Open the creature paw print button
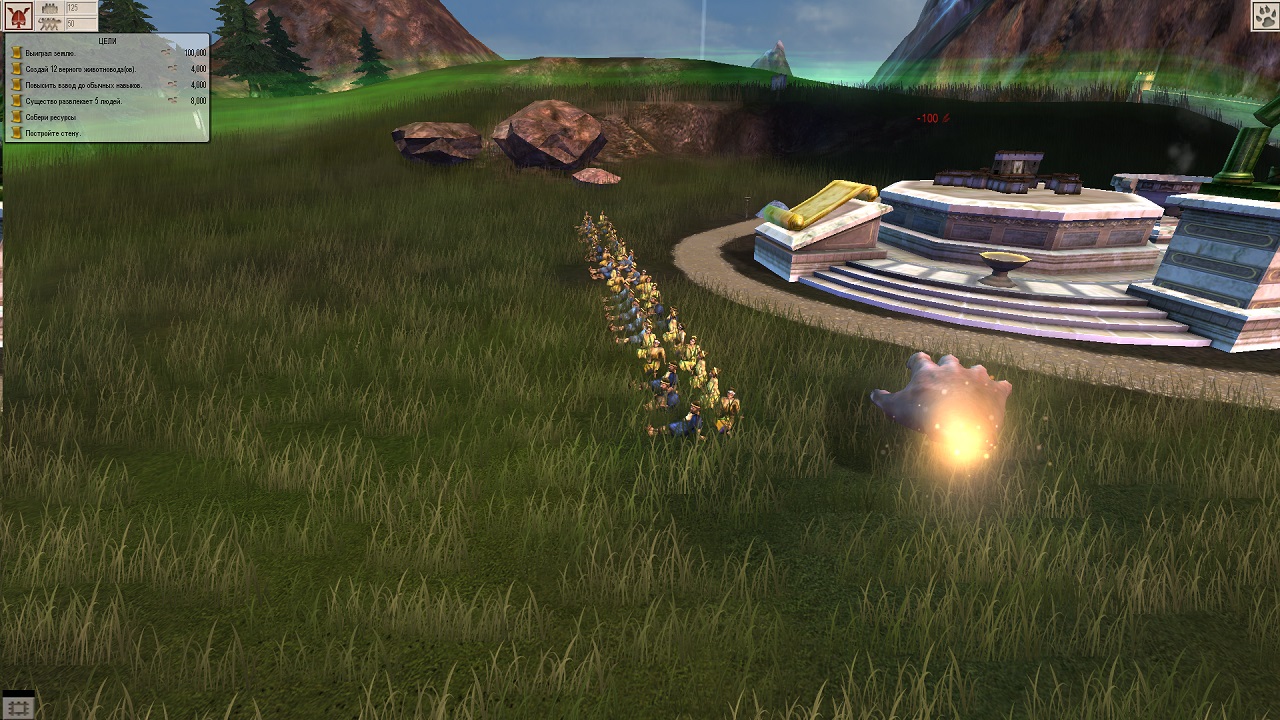 pos(1264,16)
